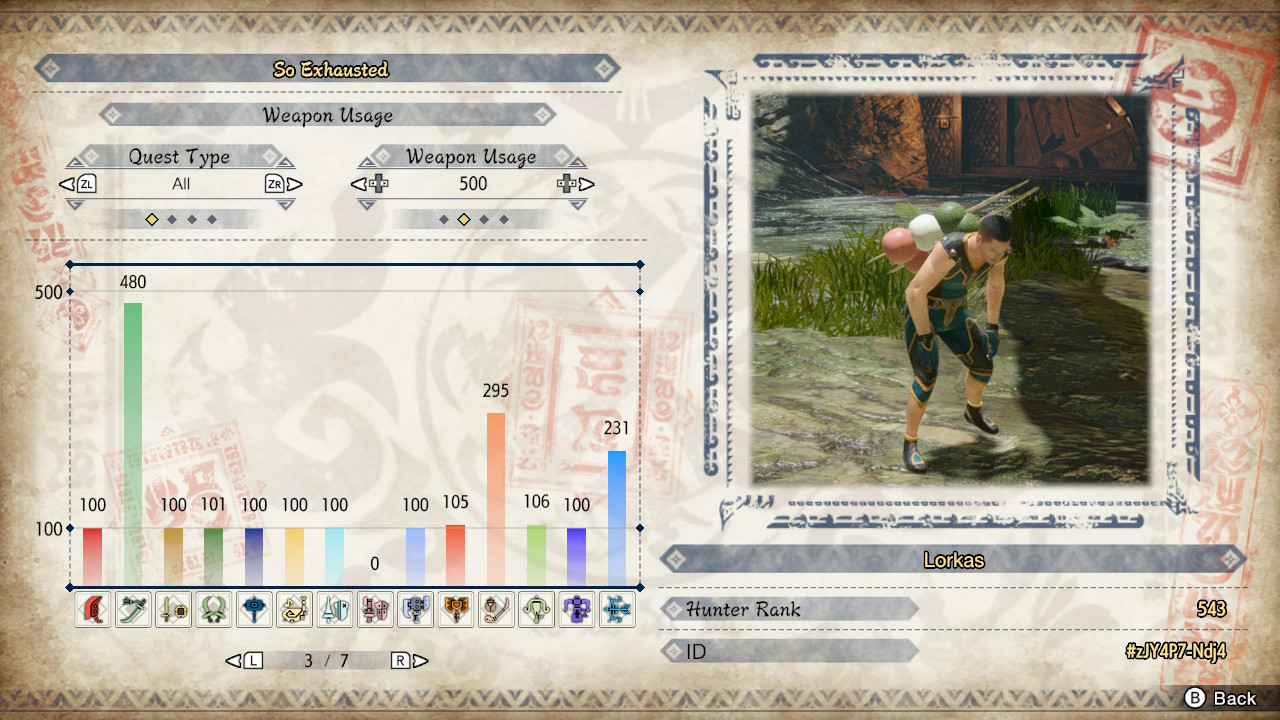Select the Great Sword weapon icon
The height and width of the screenshot is (720, 1280).
pos(94,609)
